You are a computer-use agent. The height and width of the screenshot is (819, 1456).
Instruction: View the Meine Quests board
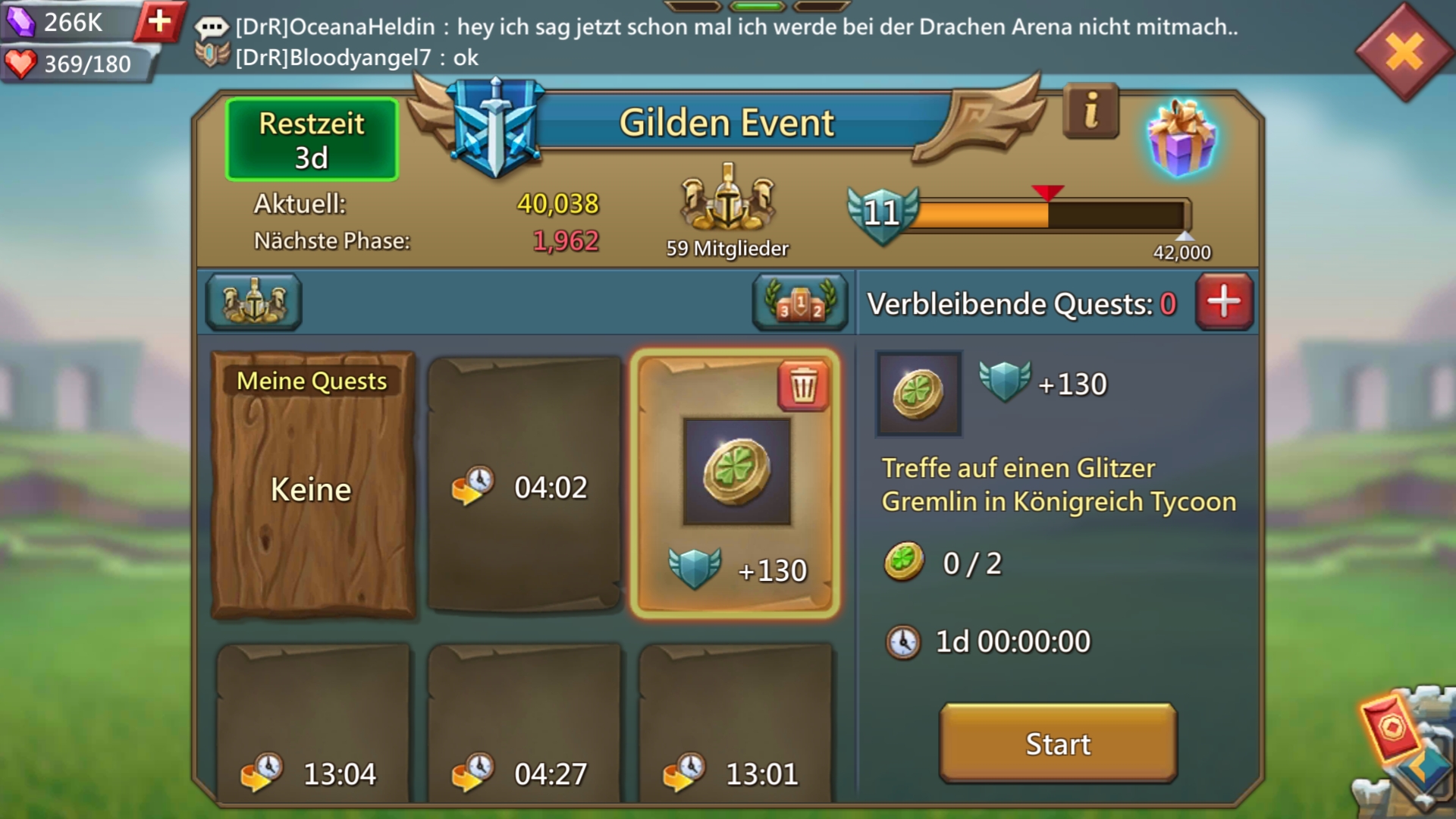pyautogui.click(x=312, y=485)
